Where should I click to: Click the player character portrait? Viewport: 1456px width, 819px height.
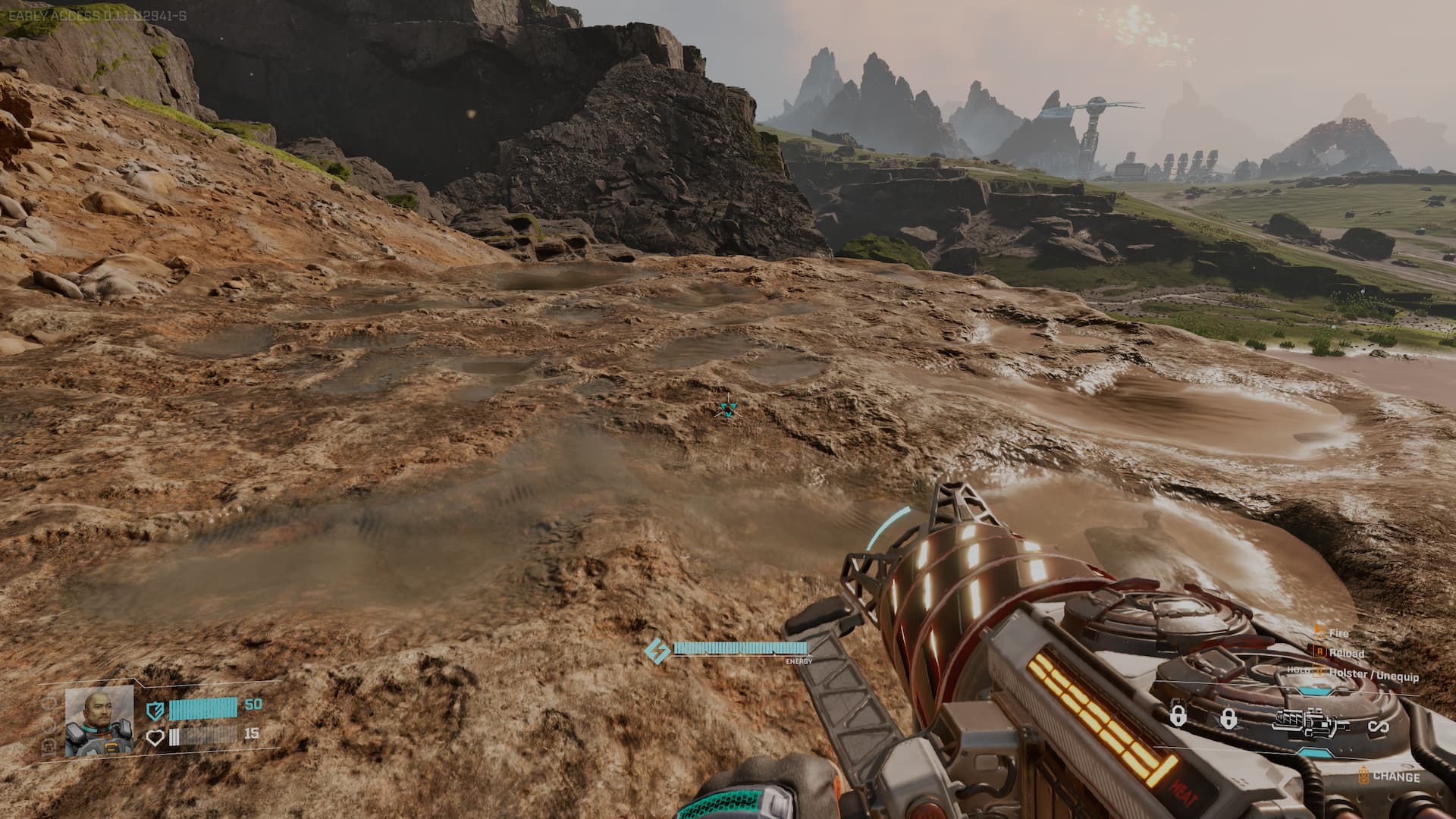click(99, 721)
